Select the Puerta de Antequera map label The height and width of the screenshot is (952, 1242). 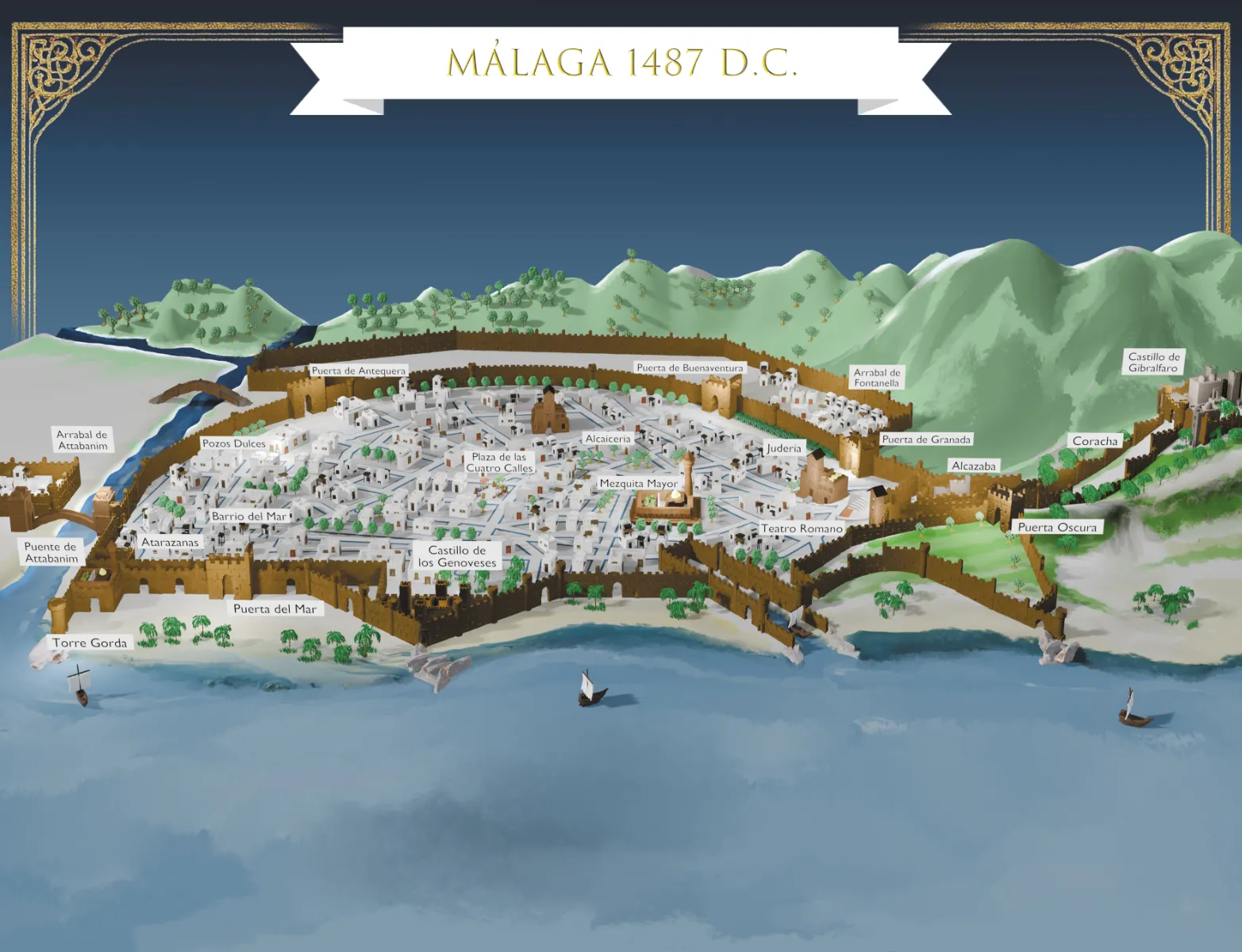coord(358,370)
